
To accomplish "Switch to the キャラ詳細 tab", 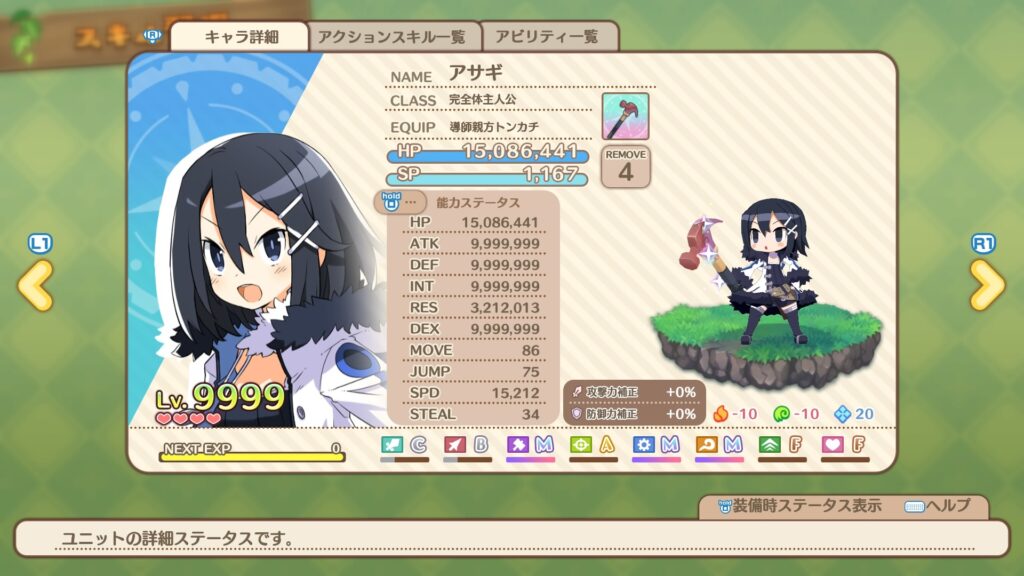I will point(241,37).
